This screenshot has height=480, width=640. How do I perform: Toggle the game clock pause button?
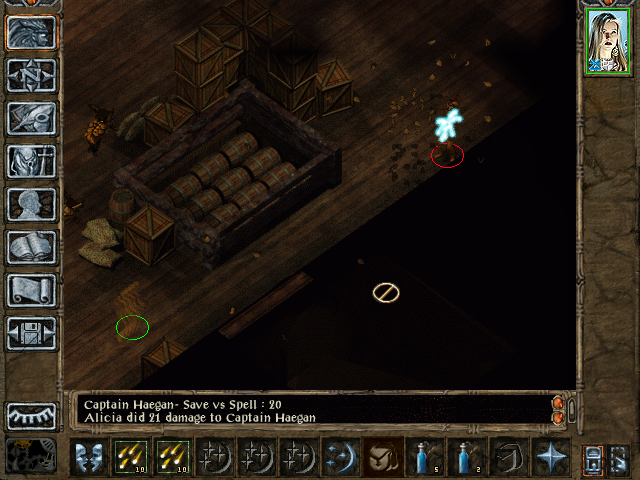(32, 455)
